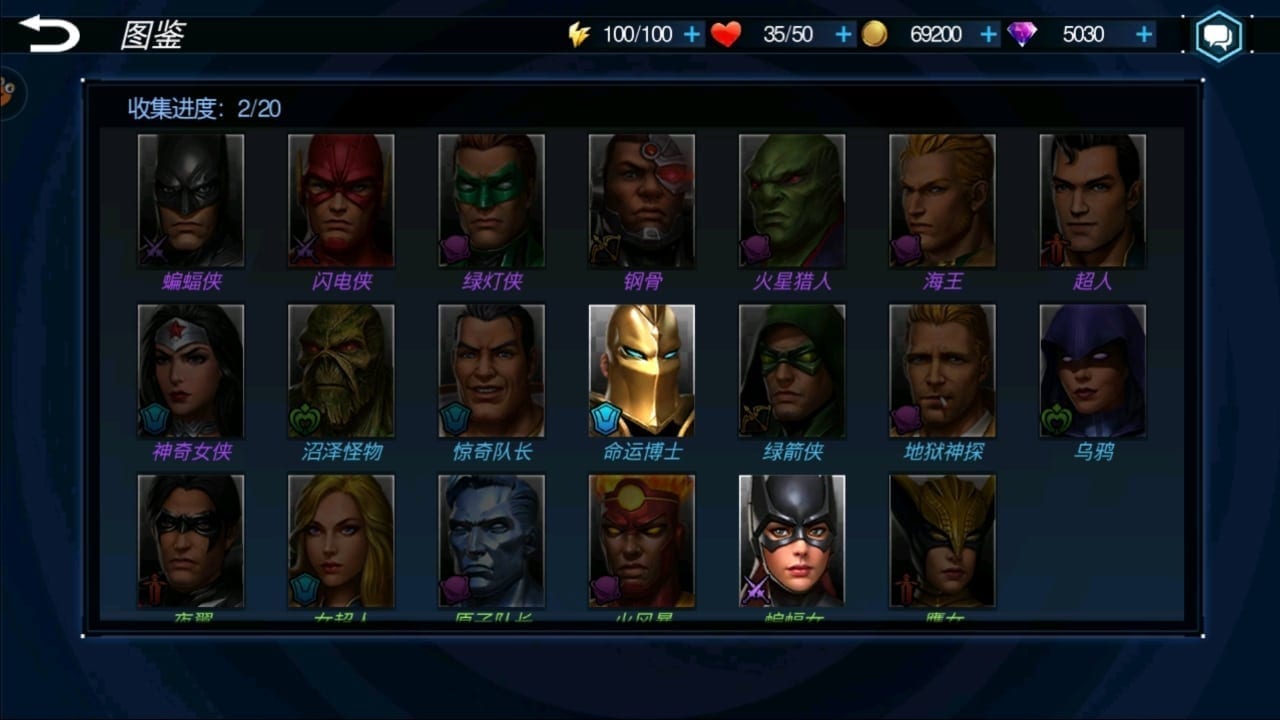Buy more gold coins via plus
Image resolution: width=1280 pixels, height=720 pixels.
coord(989,35)
